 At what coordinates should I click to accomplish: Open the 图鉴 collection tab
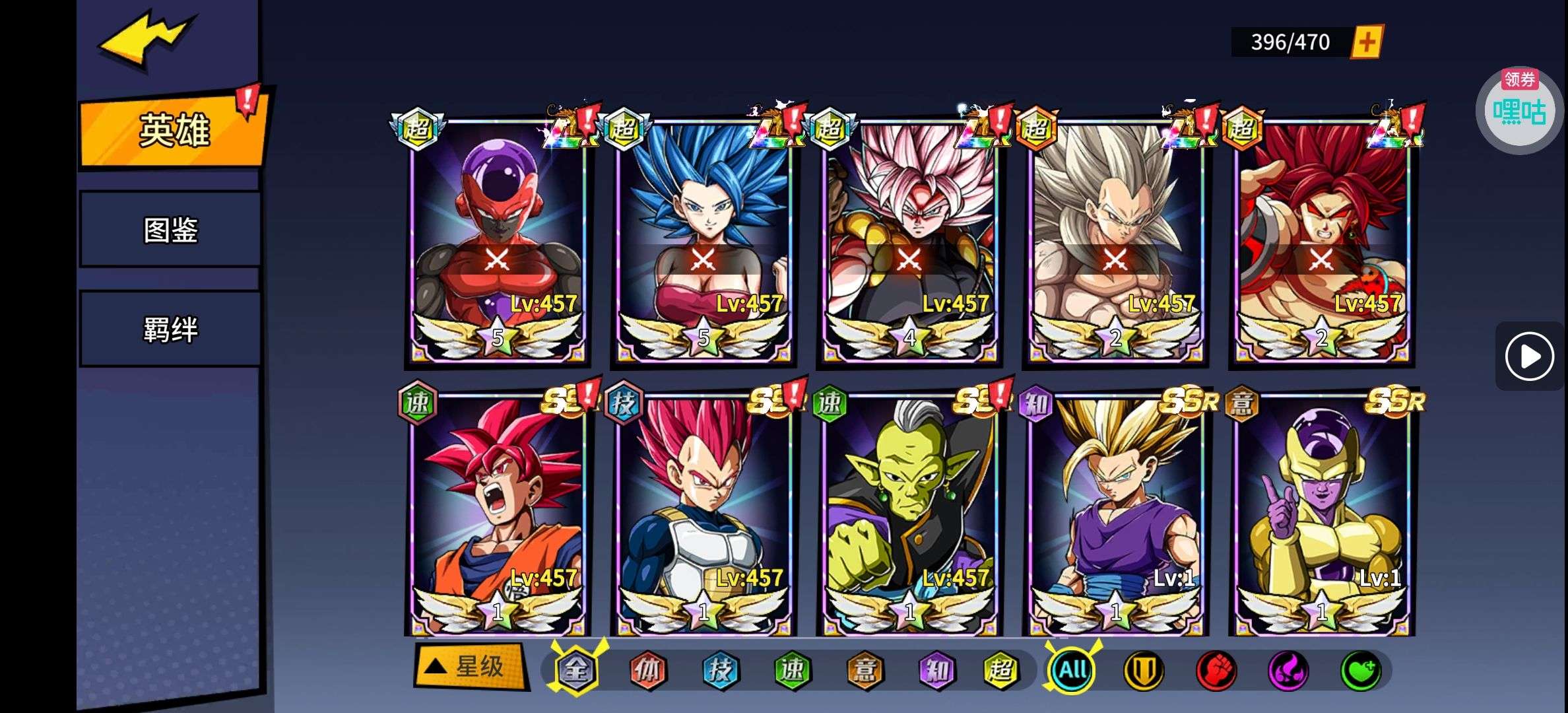click(170, 230)
